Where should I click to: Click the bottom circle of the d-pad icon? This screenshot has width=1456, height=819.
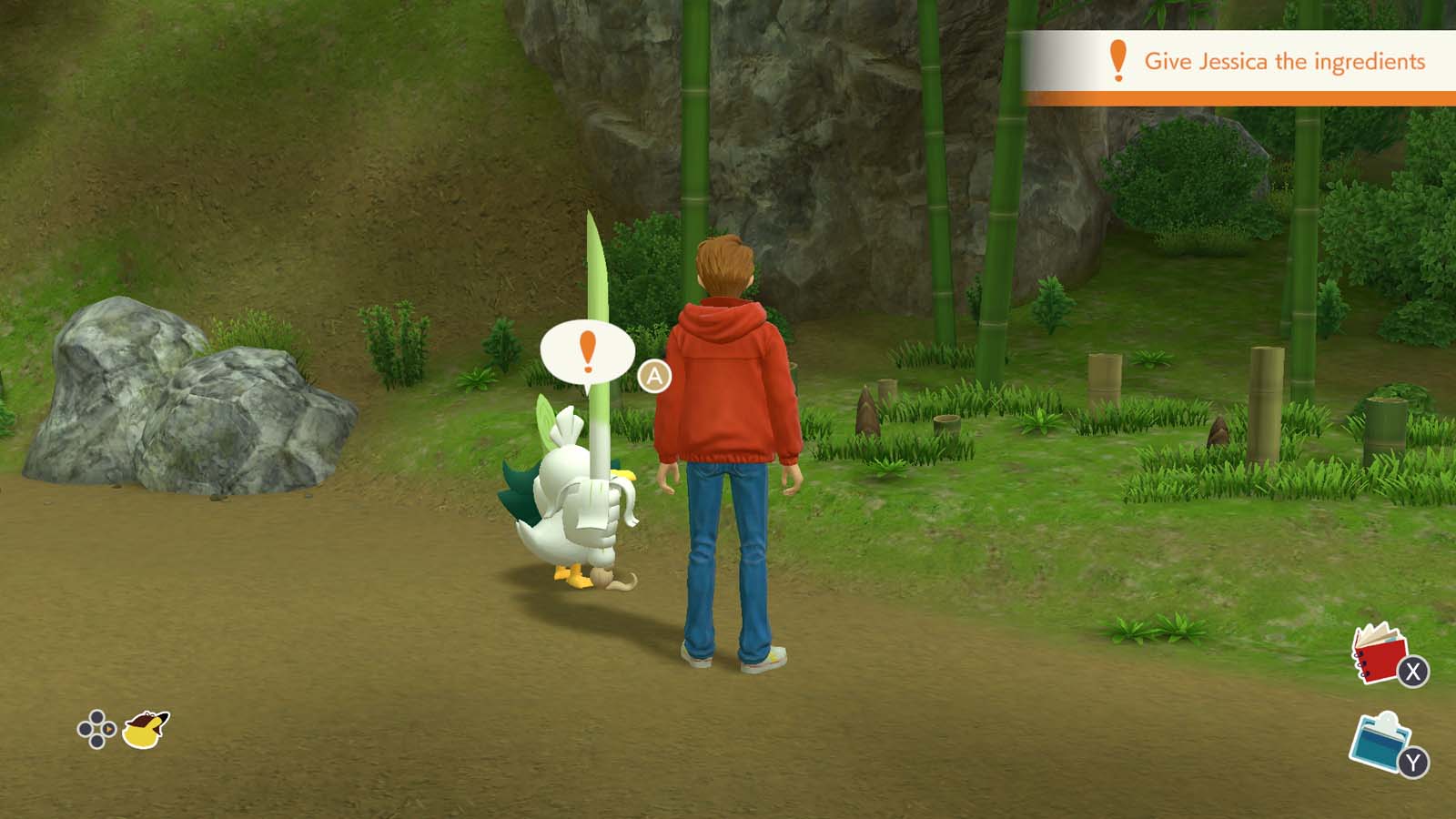pyautogui.click(x=96, y=742)
